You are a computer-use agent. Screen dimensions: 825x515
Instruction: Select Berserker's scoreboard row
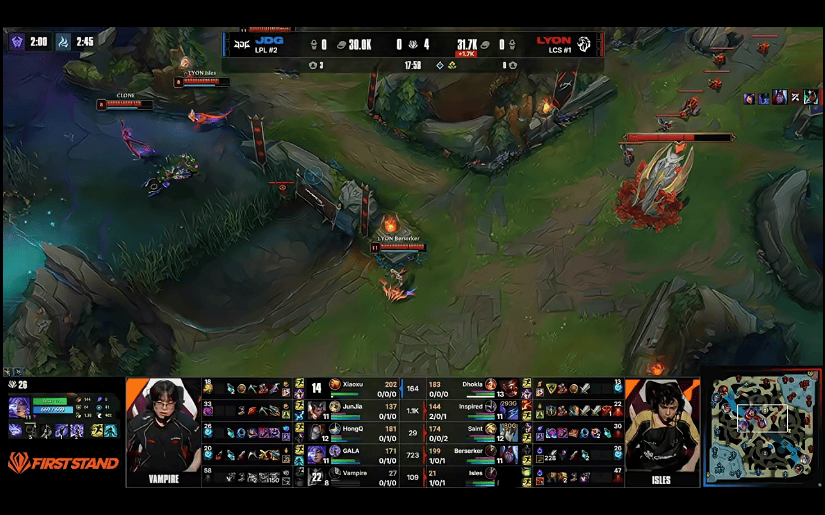(x=470, y=454)
